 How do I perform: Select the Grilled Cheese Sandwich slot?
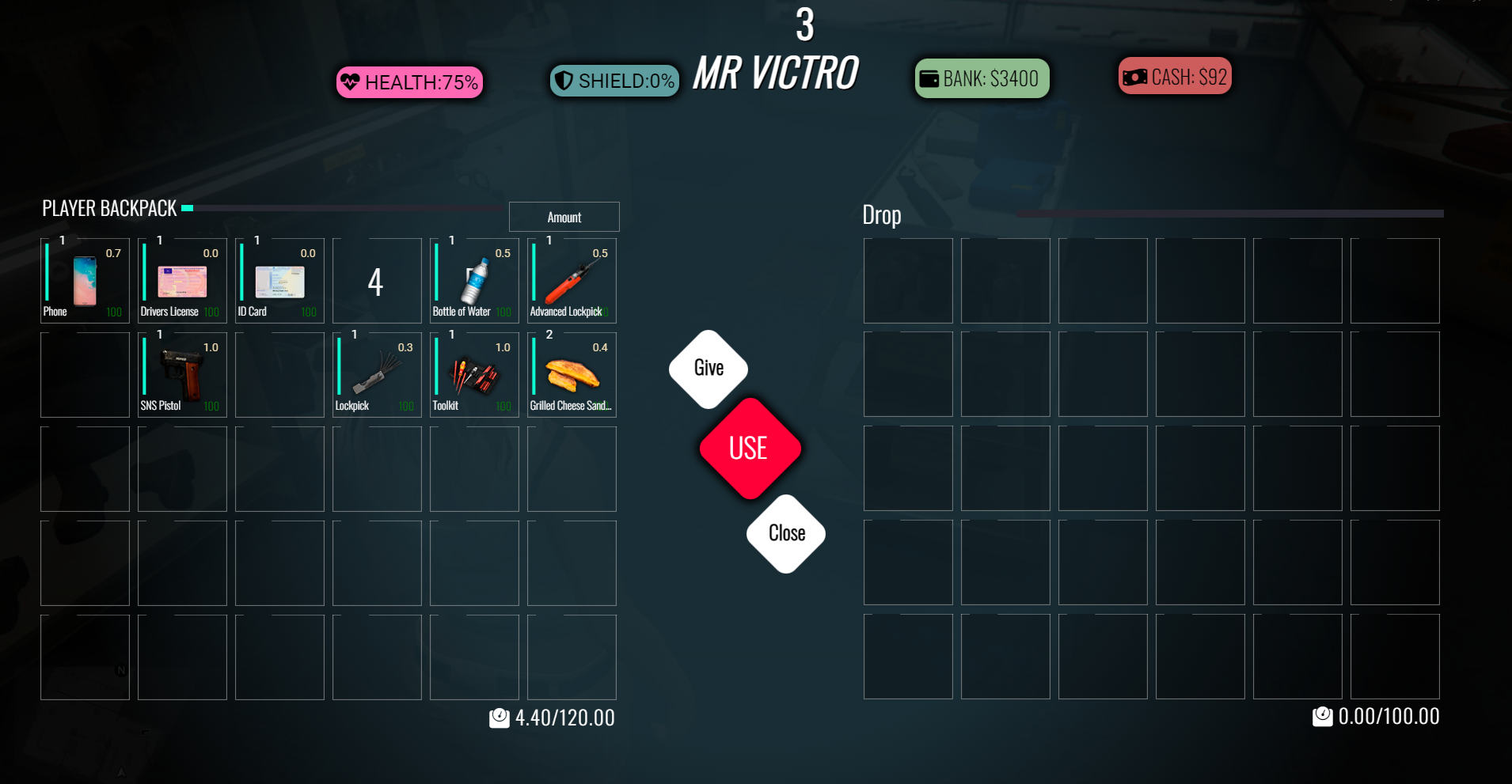[572, 375]
